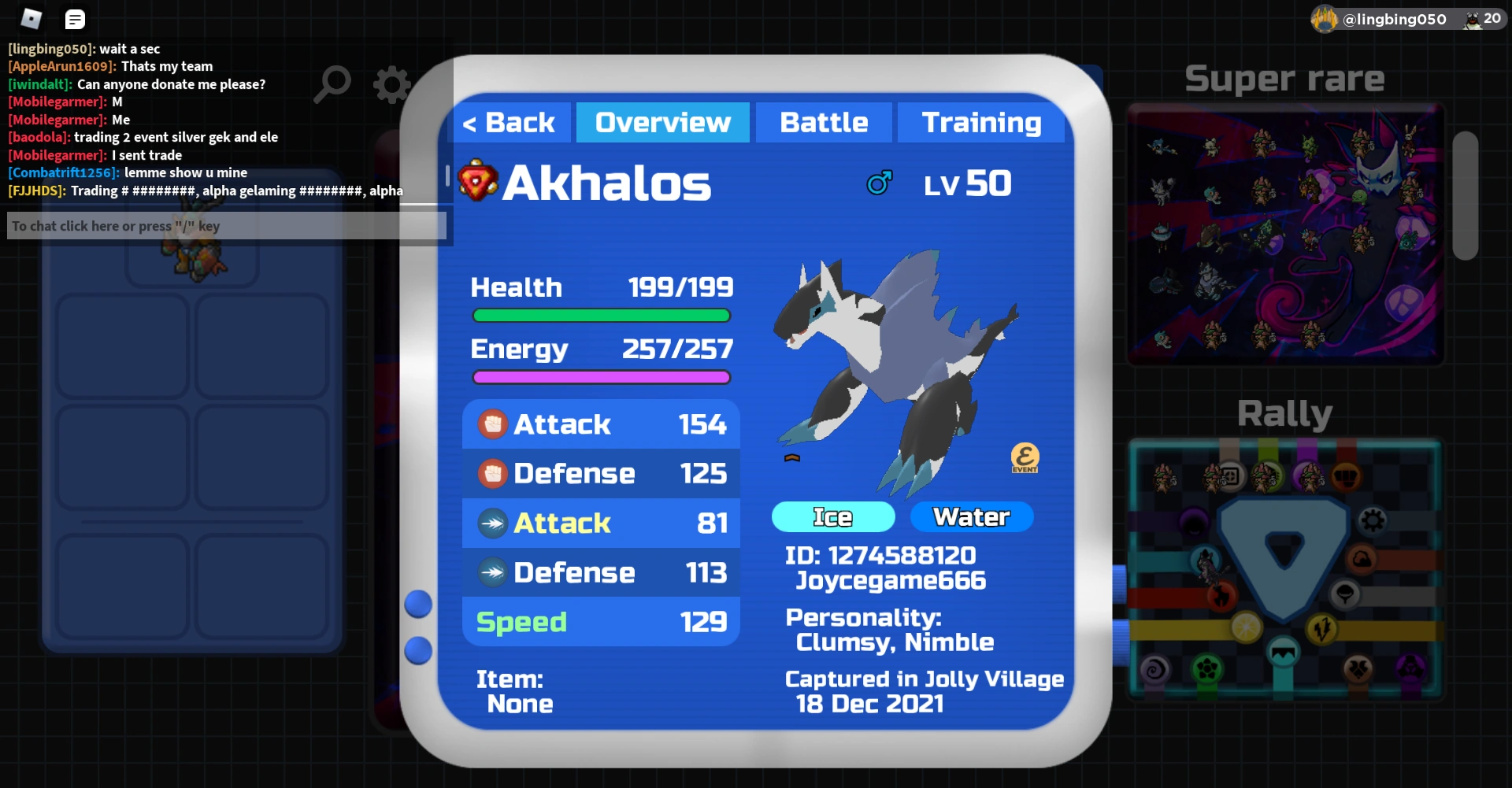Click the upper blue circle on panel's left edge
The height and width of the screenshot is (788, 1512).
pyautogui.click(x=418, y=604)
